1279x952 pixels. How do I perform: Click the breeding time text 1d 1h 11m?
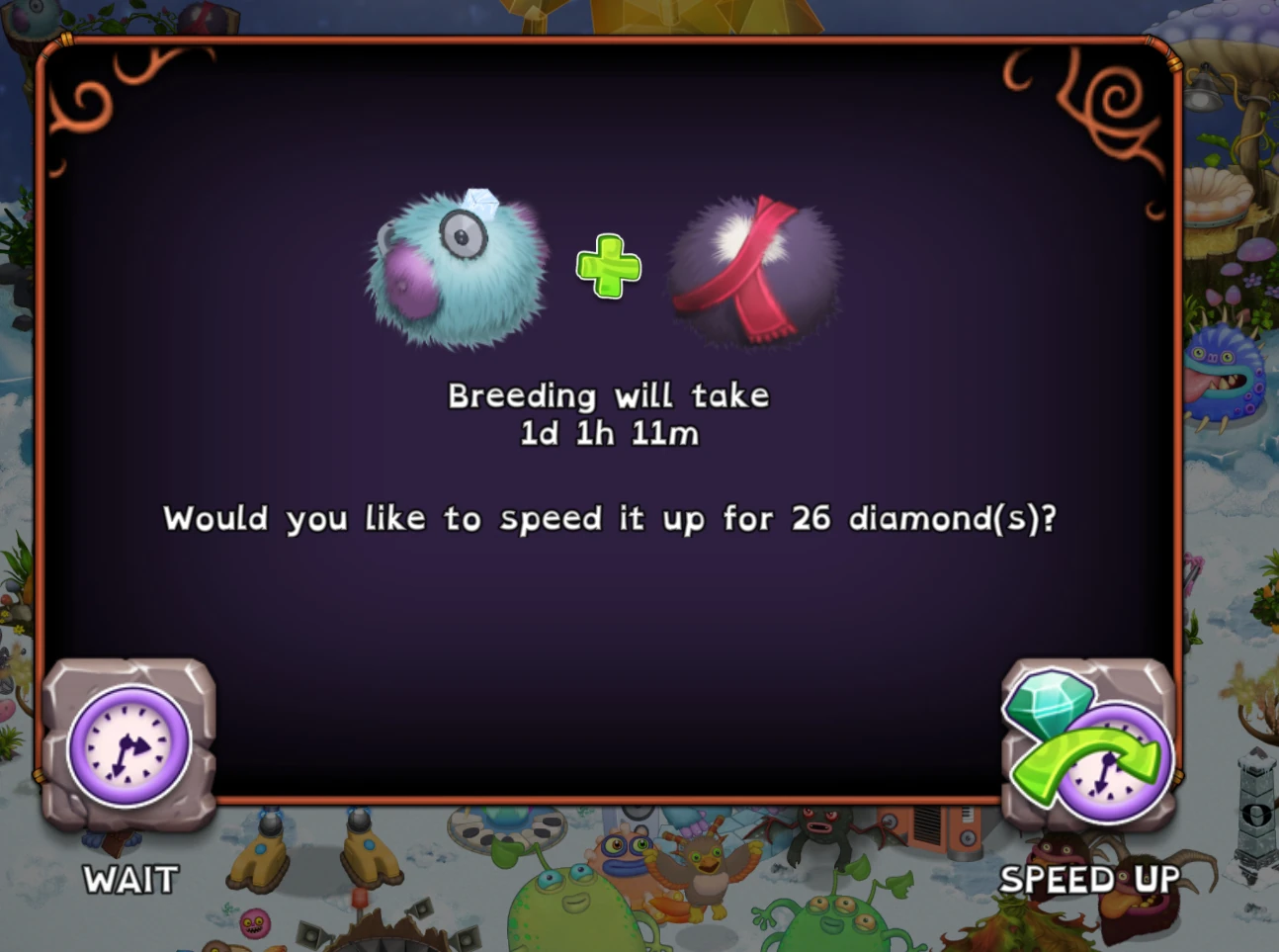pyautogui.click(x=609, y=432)
